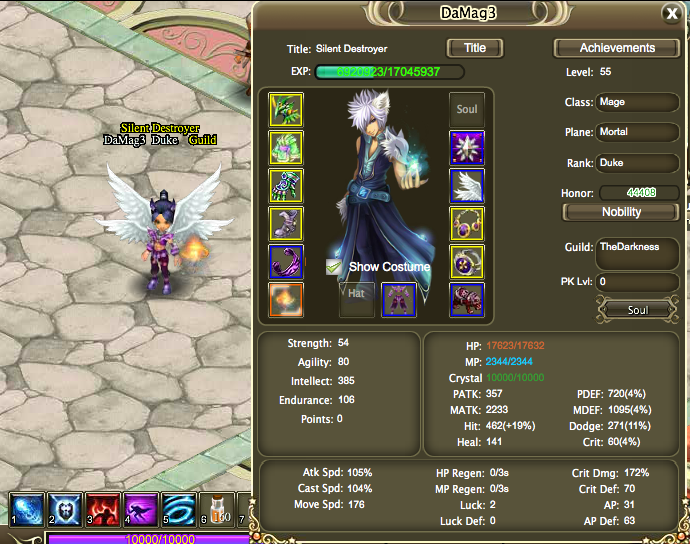The width and height of the screenshot is (690, 544).
Task: Select the green gauntlets slot
Action: tap(286, 185)
